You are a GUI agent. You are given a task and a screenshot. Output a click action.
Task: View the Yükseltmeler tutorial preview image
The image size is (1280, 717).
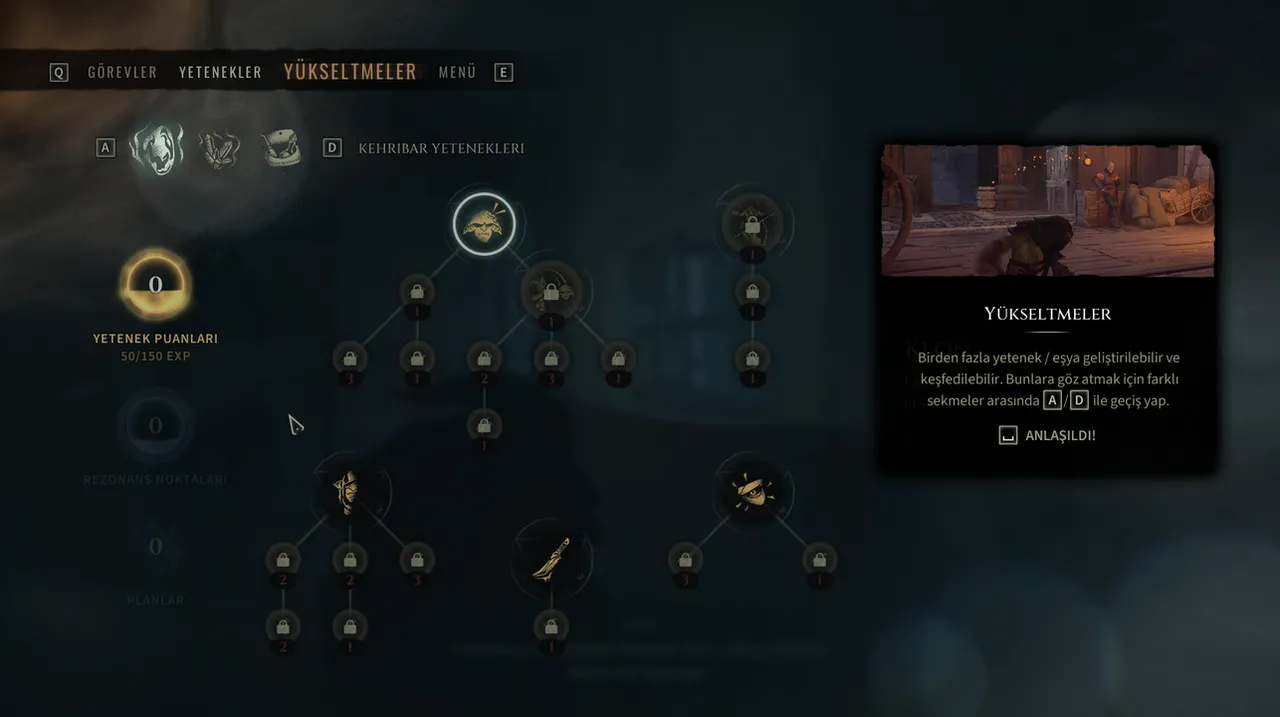click(x=1047, y=210)
